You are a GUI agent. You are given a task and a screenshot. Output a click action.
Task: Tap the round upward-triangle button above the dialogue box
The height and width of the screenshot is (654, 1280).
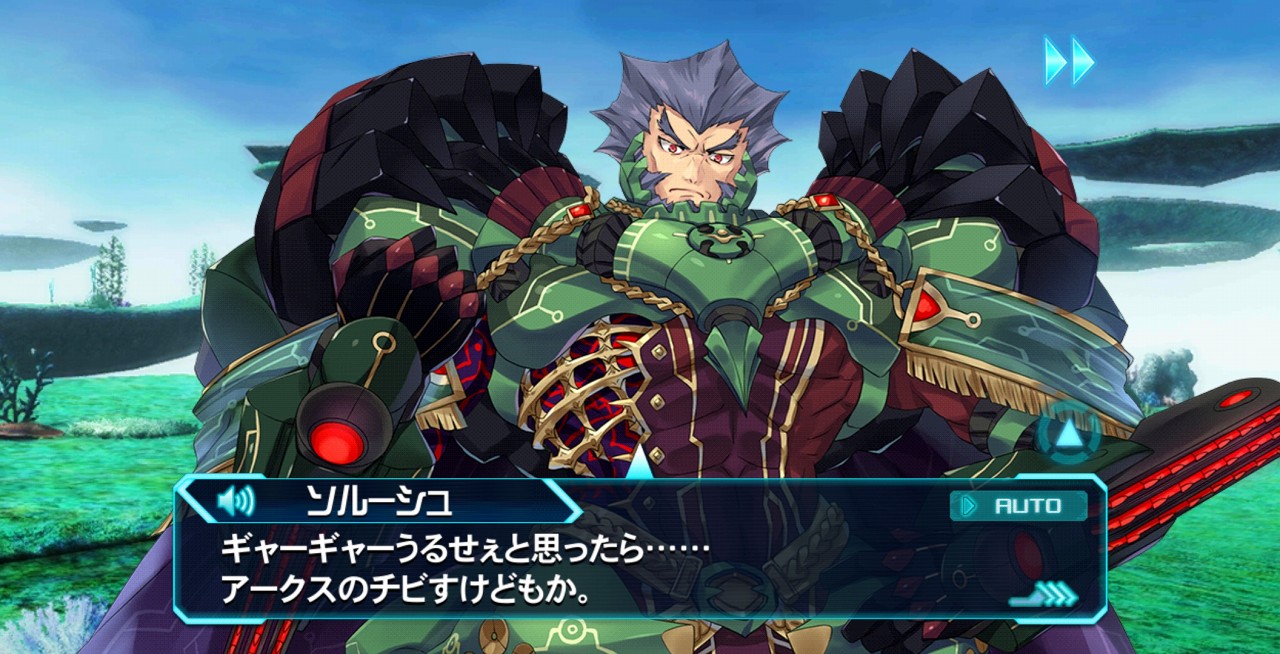1068,434
